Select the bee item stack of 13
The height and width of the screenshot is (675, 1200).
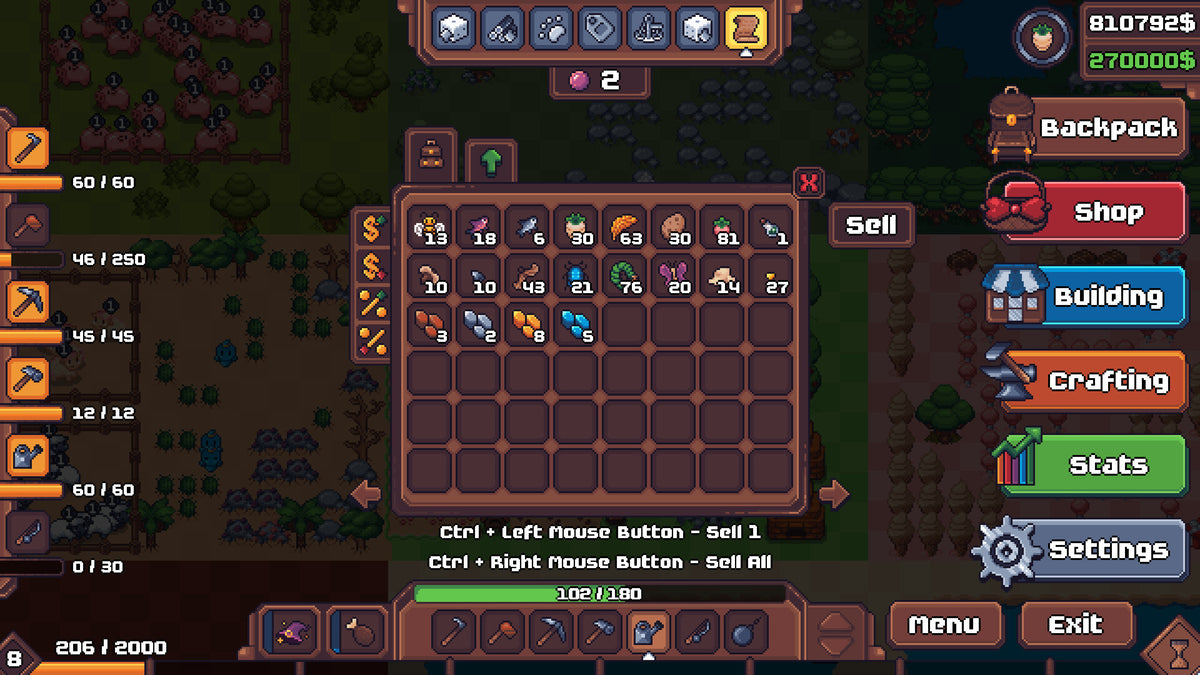(431, 229)
